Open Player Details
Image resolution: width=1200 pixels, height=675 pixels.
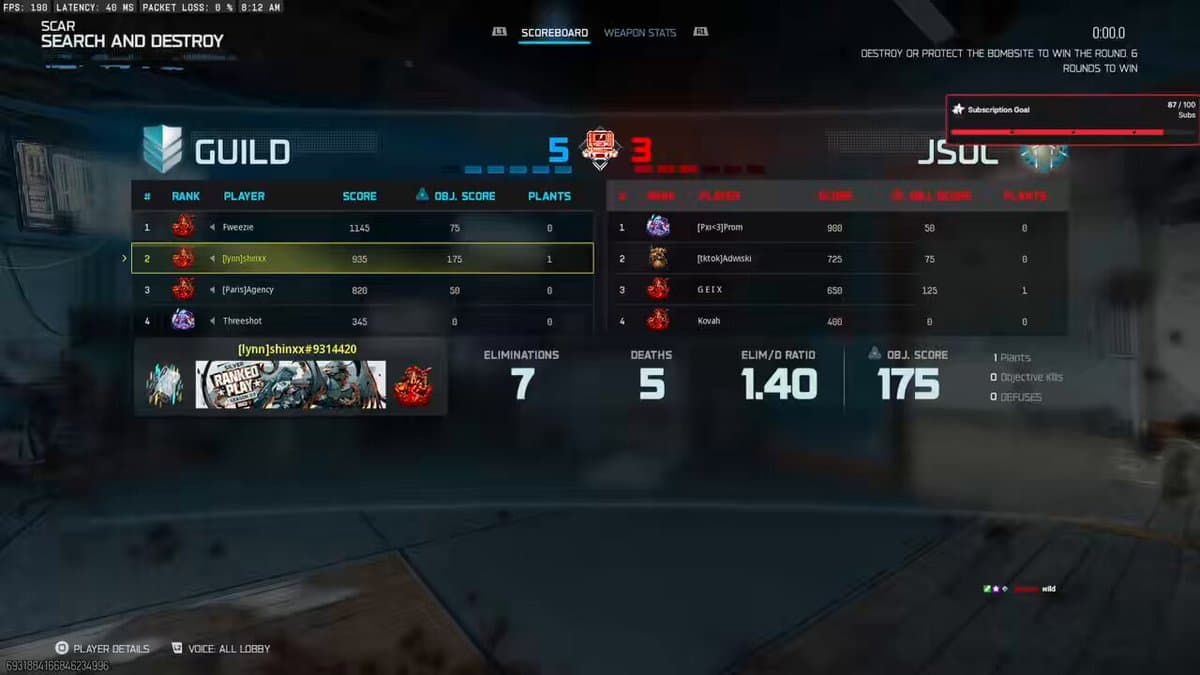click(103, 649)
